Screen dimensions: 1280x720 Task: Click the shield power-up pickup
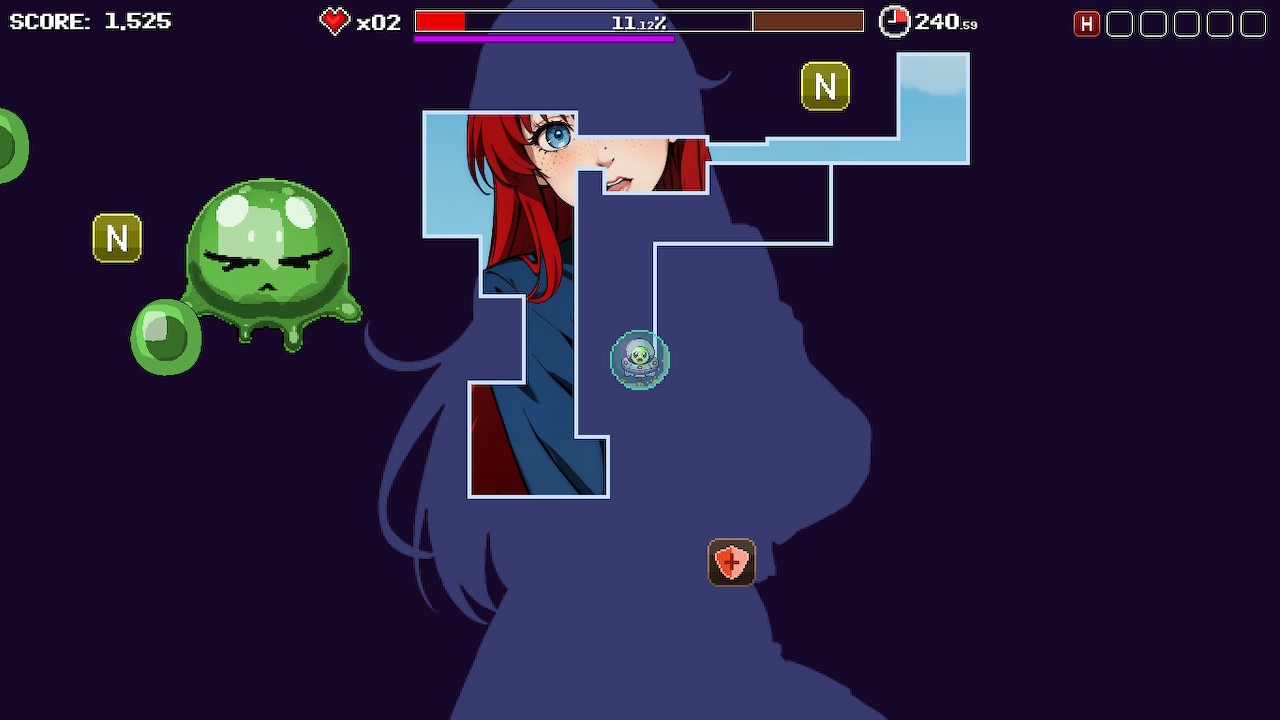733,562
